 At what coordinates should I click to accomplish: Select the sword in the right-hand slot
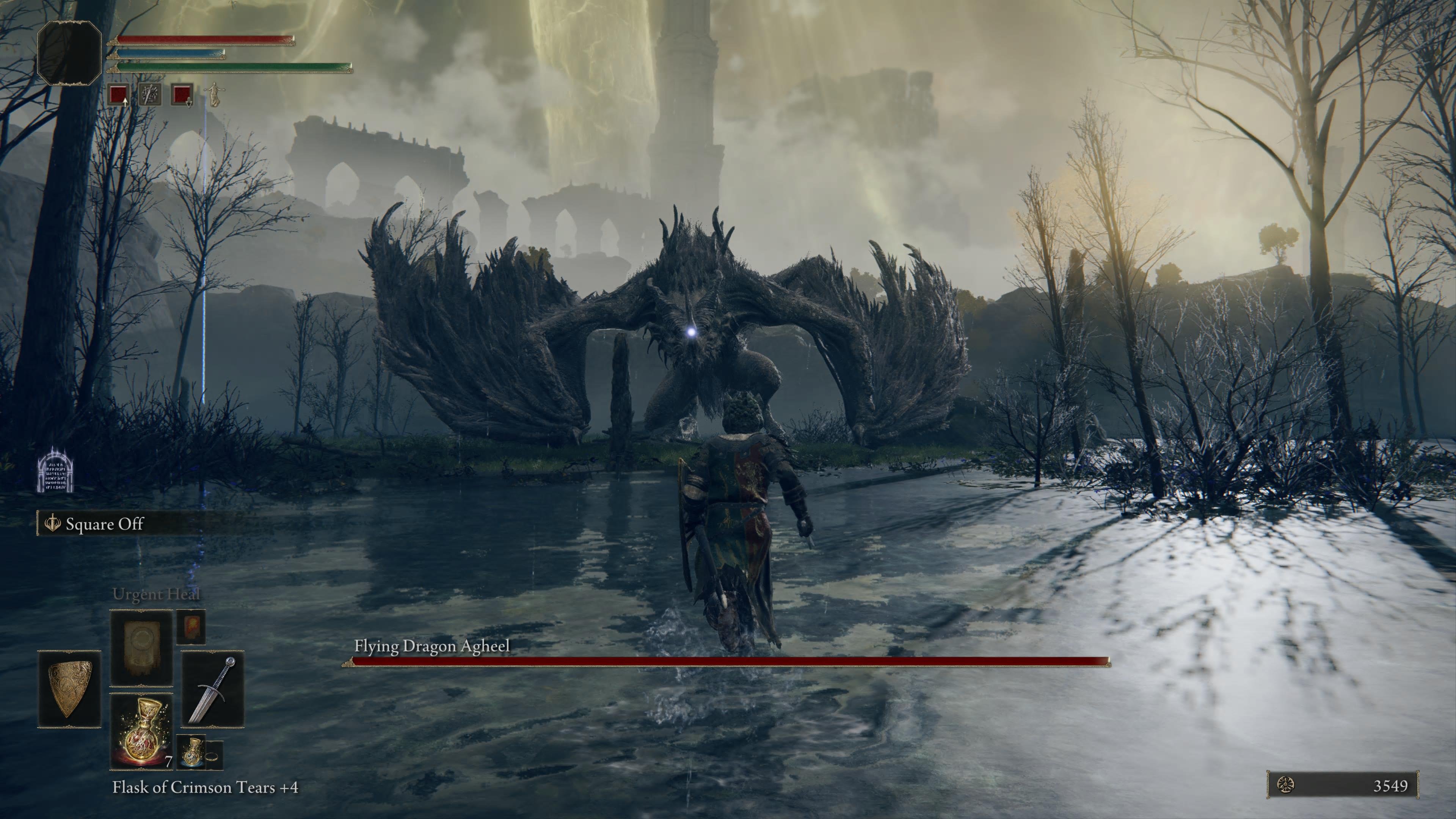coord(212,689)
